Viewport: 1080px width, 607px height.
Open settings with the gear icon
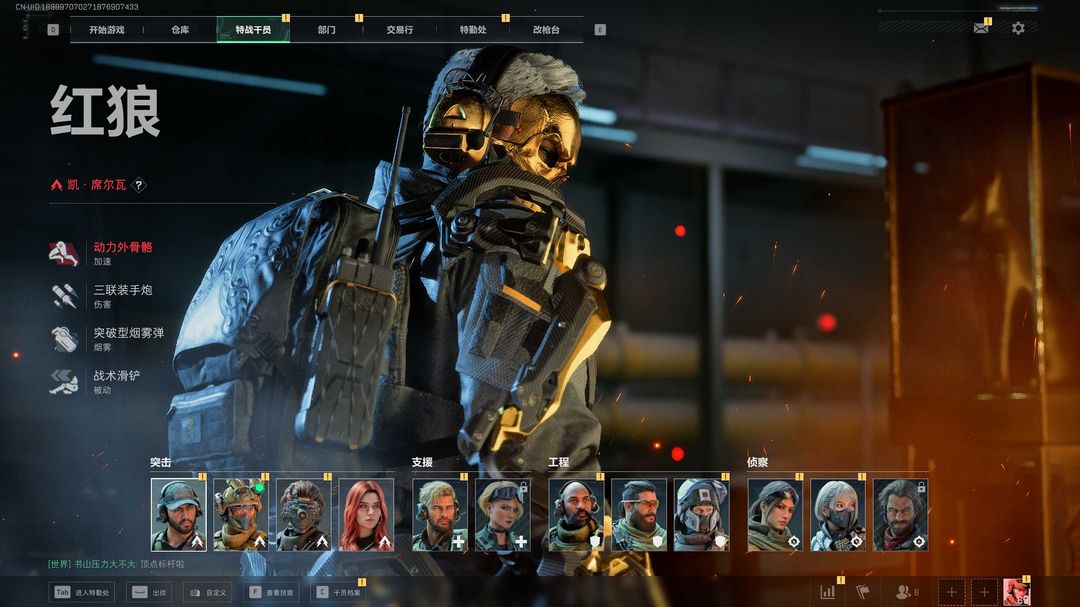1018,28
